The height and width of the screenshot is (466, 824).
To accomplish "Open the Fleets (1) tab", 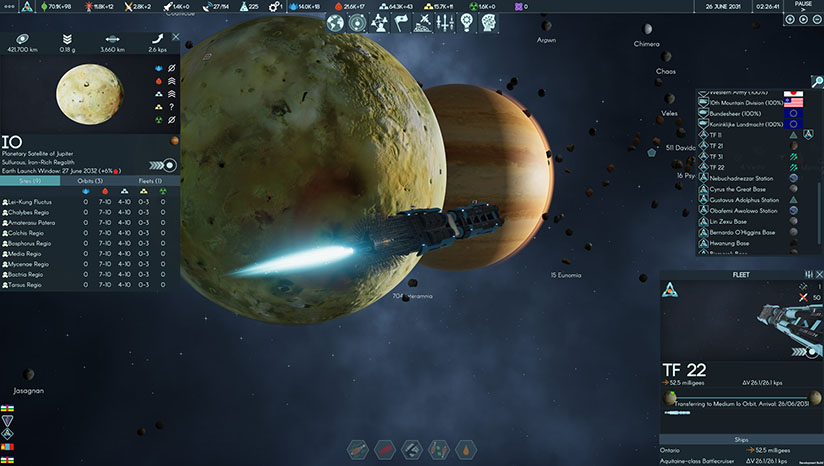I will pyautogui.click(x=151, y=181).
